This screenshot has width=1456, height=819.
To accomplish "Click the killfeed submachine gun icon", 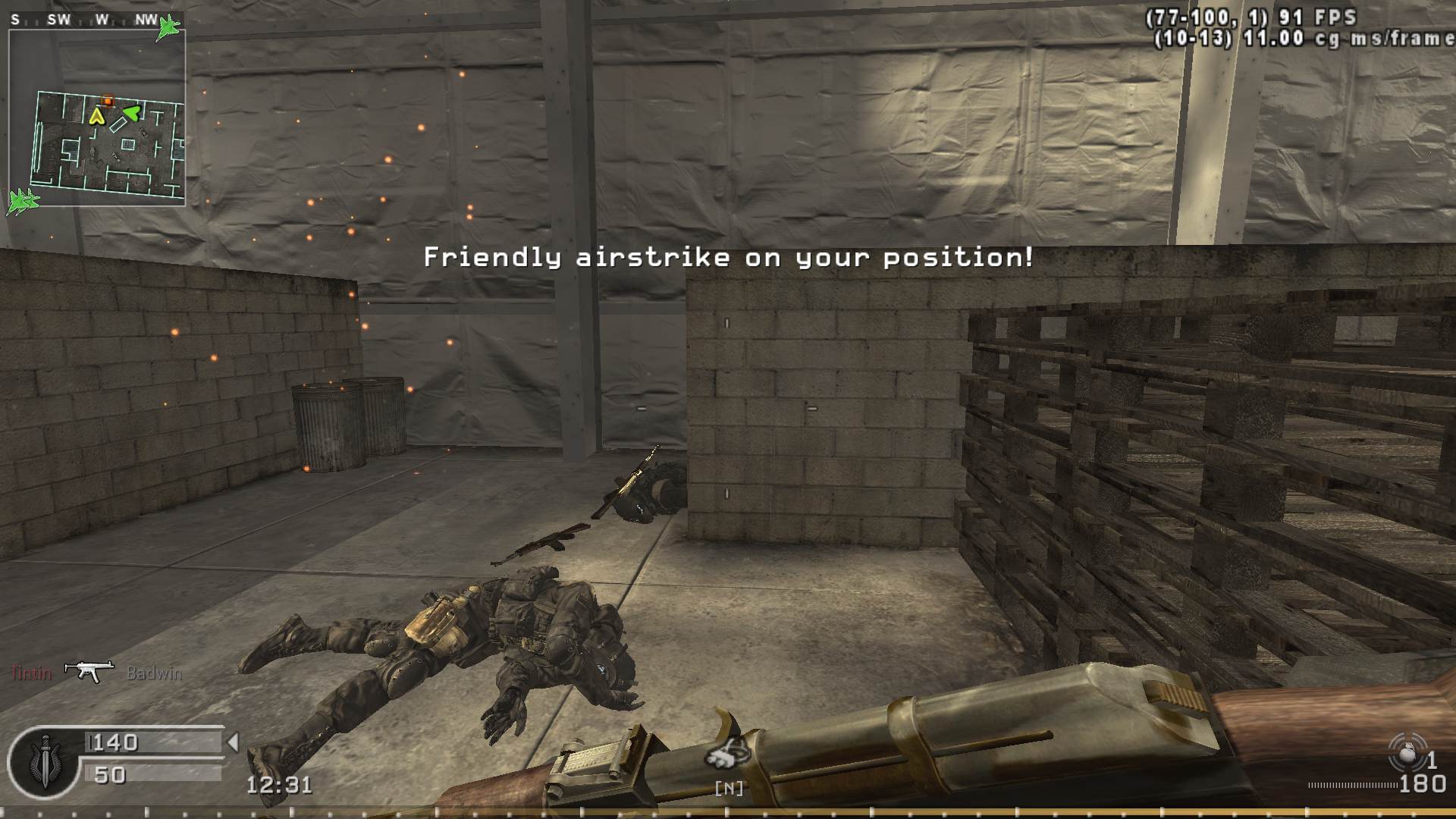I will click(89, 671).
